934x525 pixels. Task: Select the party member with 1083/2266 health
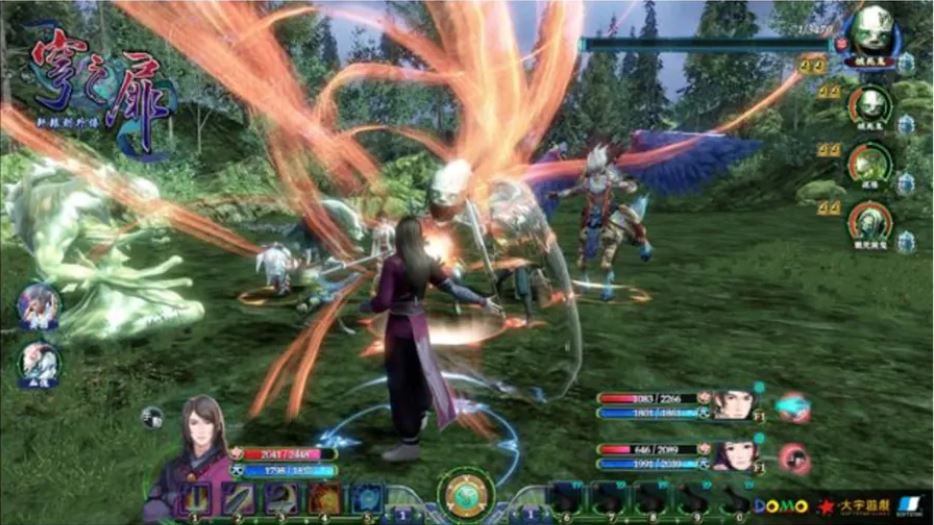coord(732,405)
